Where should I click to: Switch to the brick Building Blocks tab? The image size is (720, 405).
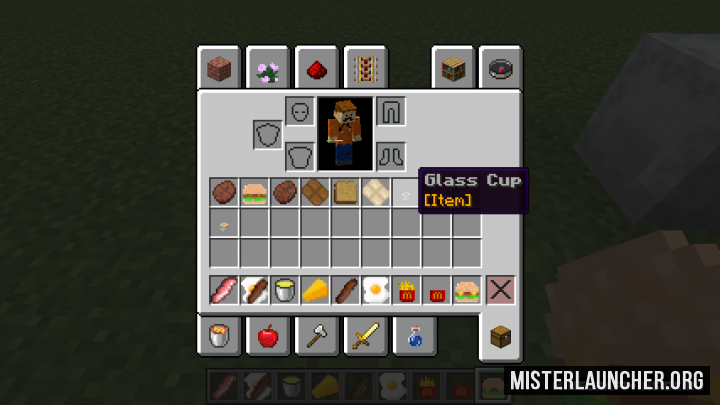[219, 69]
